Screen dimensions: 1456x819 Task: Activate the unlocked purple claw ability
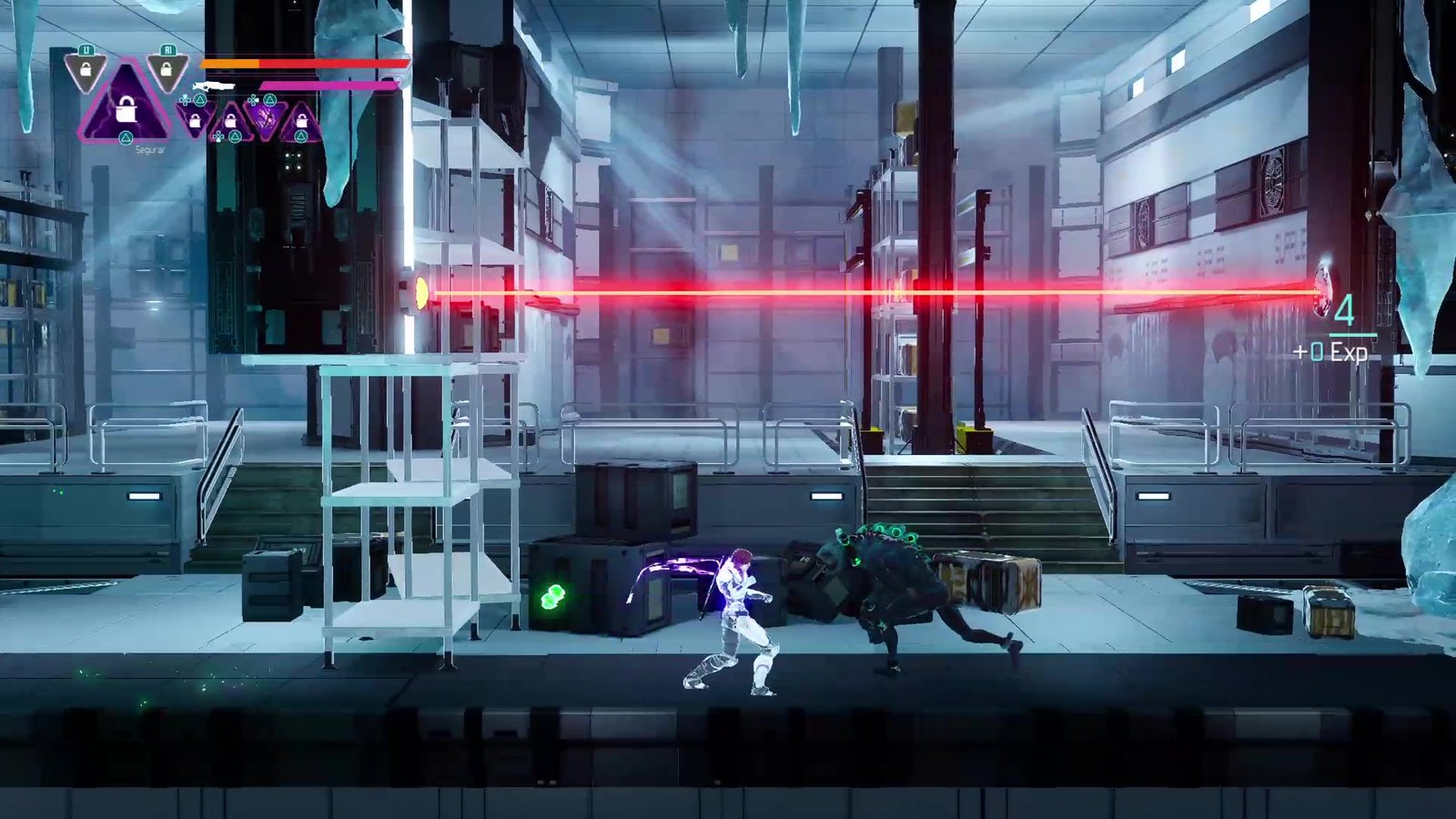click(x=265, y=117)
